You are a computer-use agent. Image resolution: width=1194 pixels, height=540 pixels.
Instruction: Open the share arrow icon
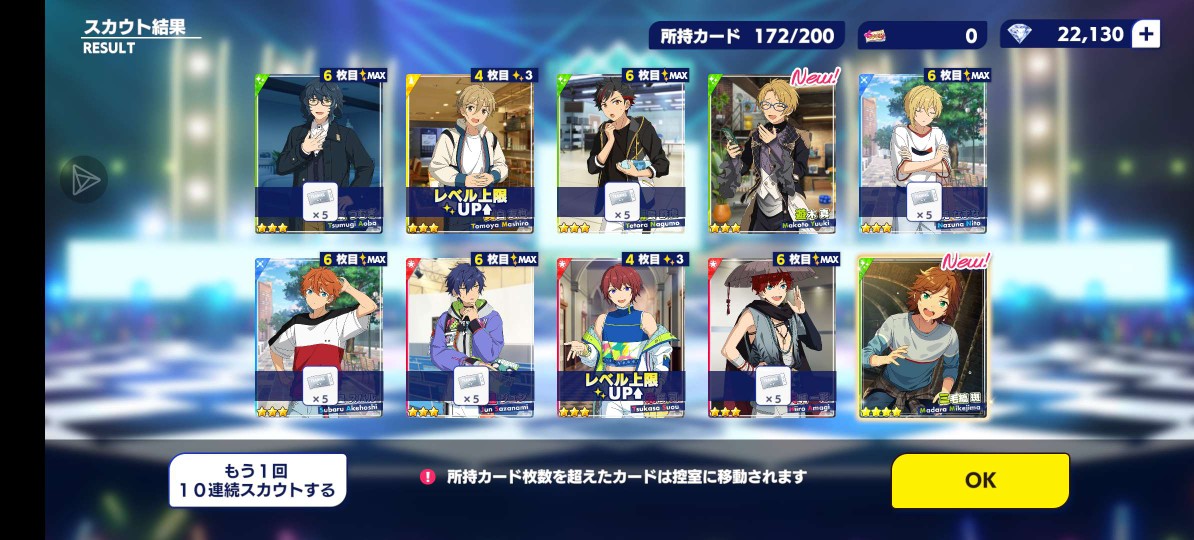tap(83, 180)
